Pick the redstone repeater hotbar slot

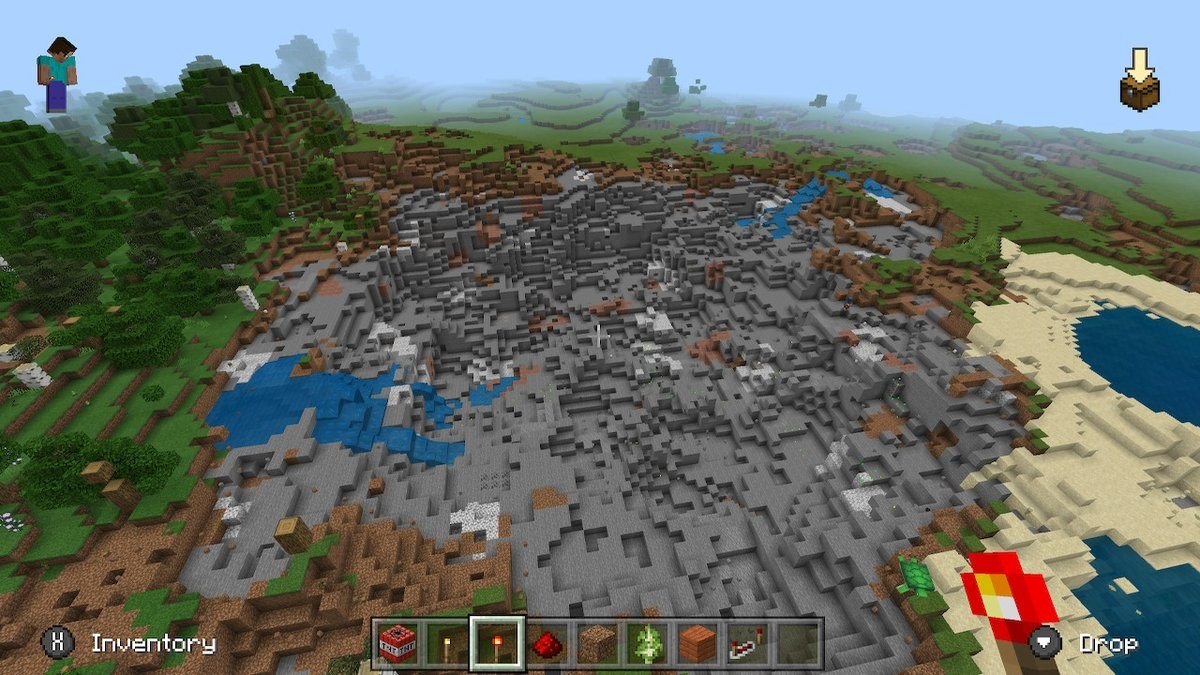[x=748, y=643]
